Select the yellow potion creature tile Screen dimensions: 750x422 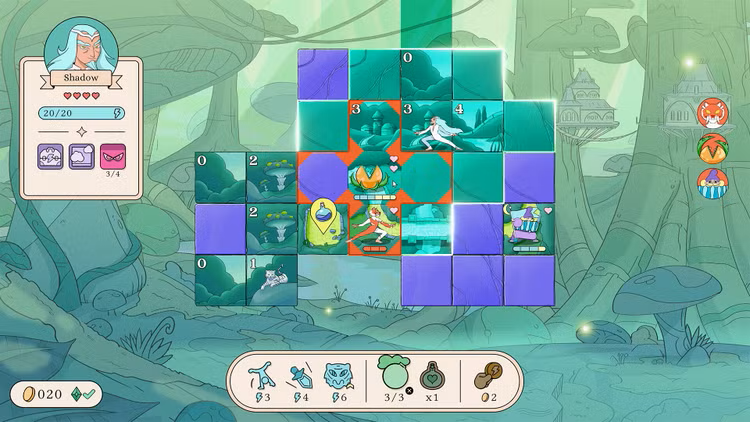[323, 228]
